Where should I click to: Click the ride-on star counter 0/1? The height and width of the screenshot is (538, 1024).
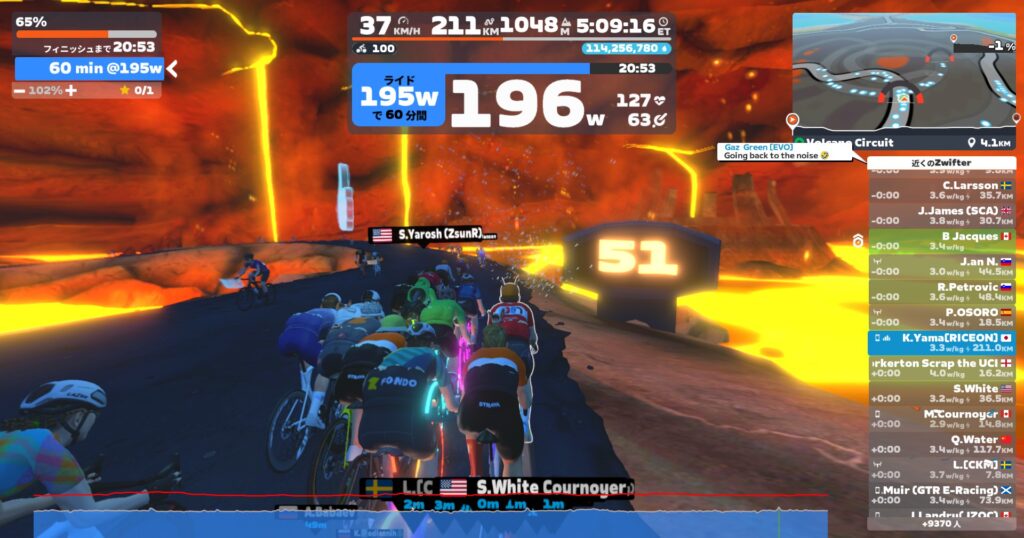(x=136, y=90)
